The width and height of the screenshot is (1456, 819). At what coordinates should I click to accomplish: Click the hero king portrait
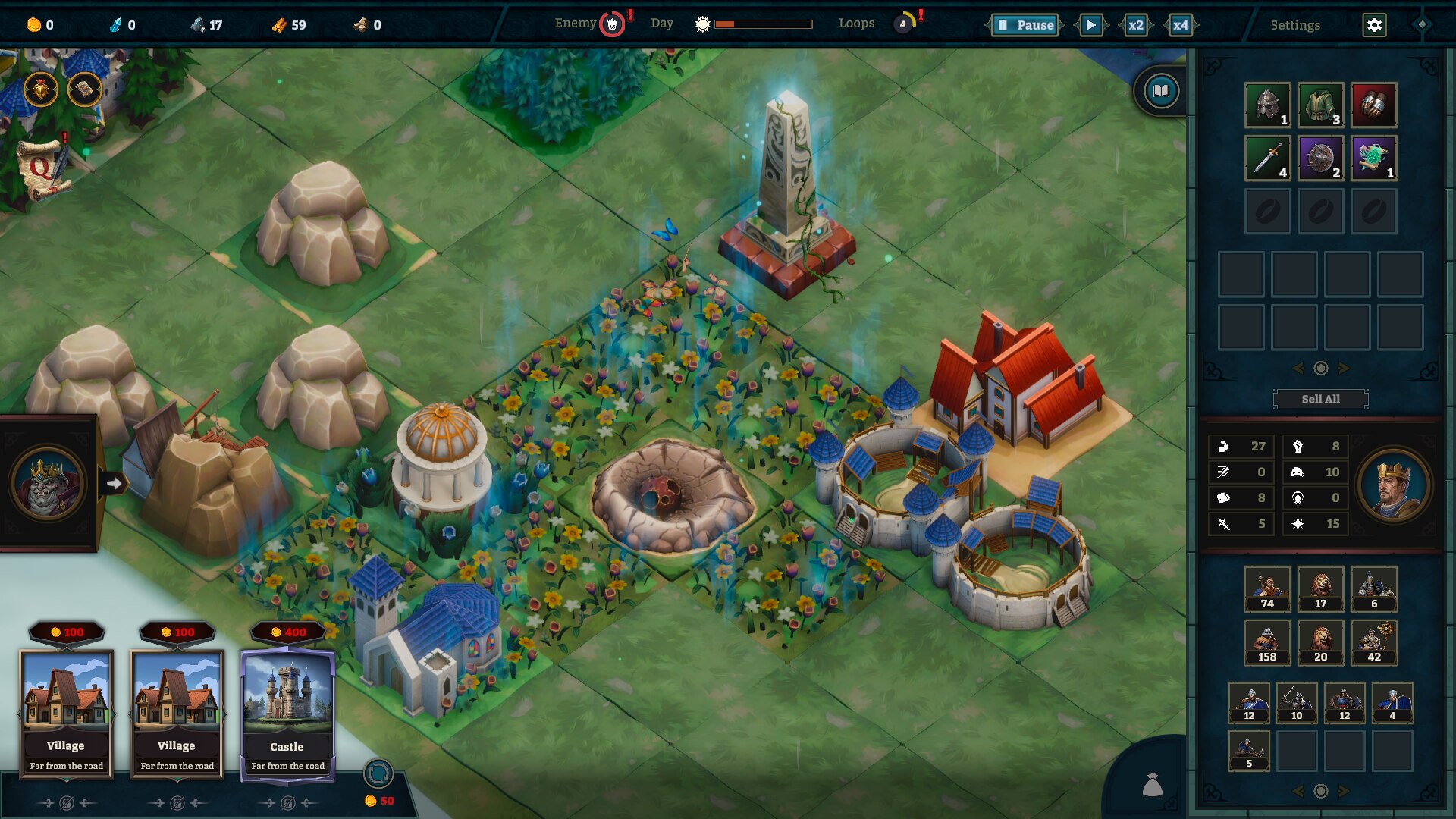(1394, 485)
